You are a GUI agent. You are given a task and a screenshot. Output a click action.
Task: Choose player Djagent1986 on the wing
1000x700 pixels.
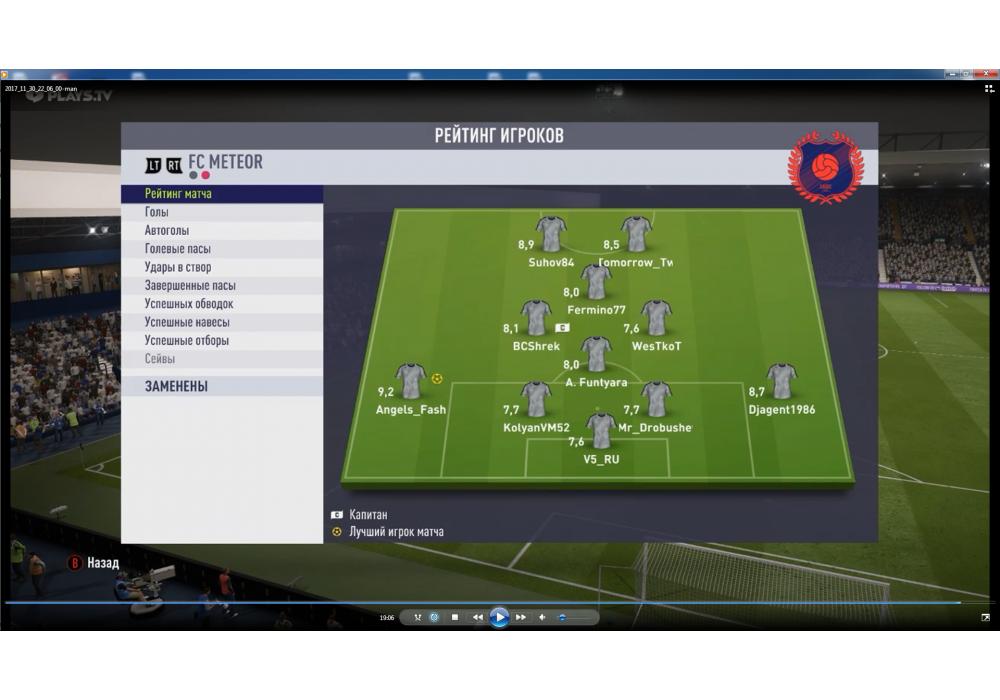(x=781, y=381)
